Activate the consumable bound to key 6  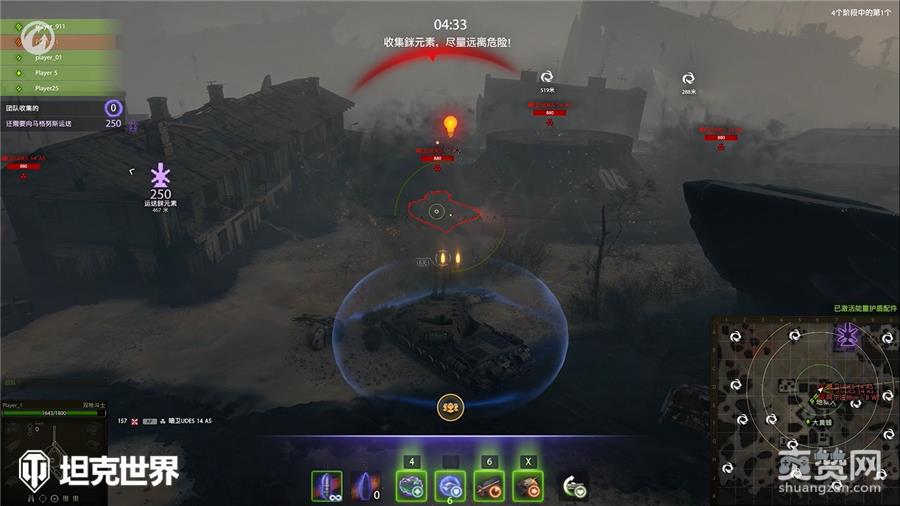pyautogui.click(x=489, y=486)
